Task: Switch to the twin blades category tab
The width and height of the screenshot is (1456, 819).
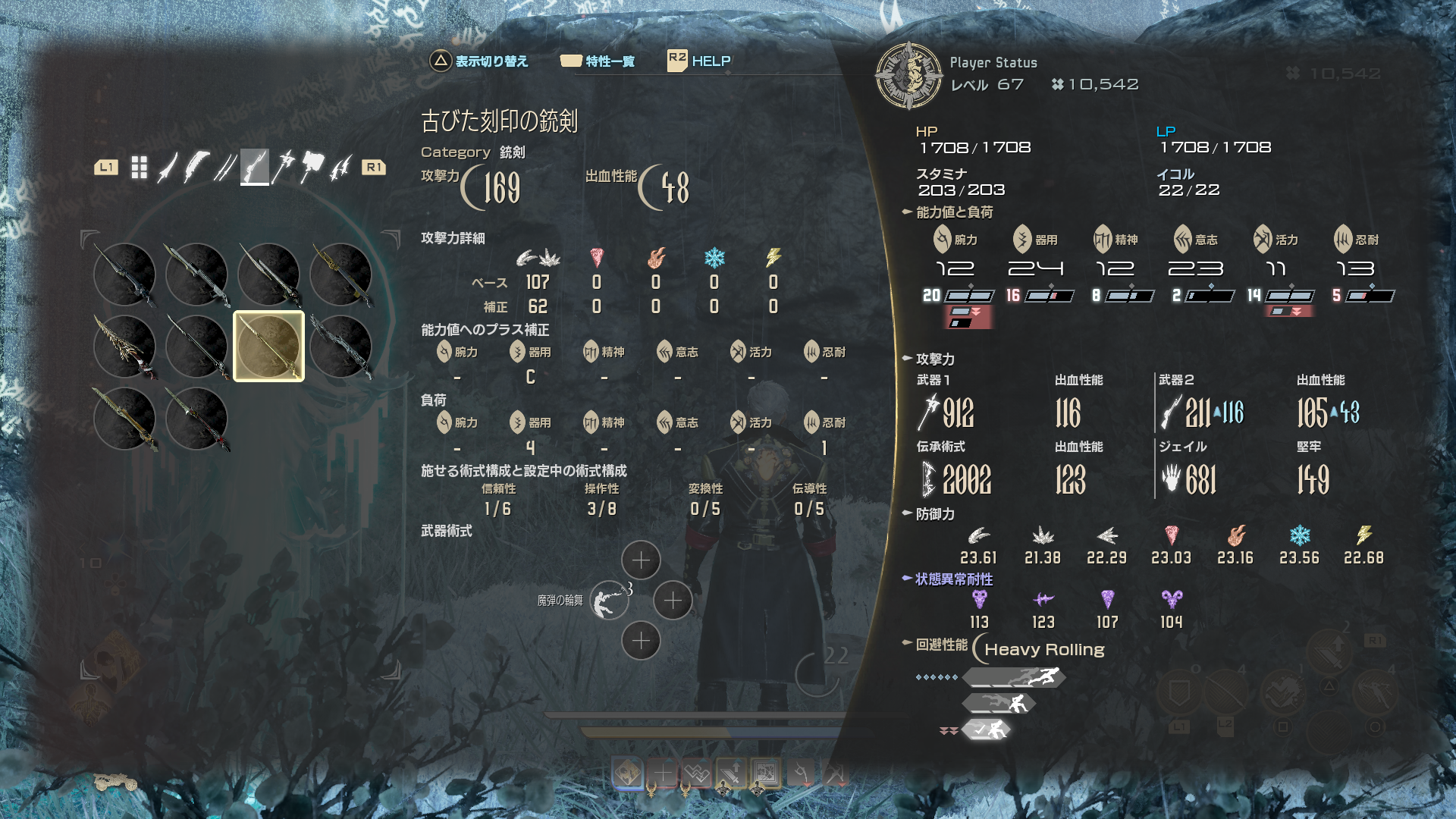Action: (x=224, y=168)
